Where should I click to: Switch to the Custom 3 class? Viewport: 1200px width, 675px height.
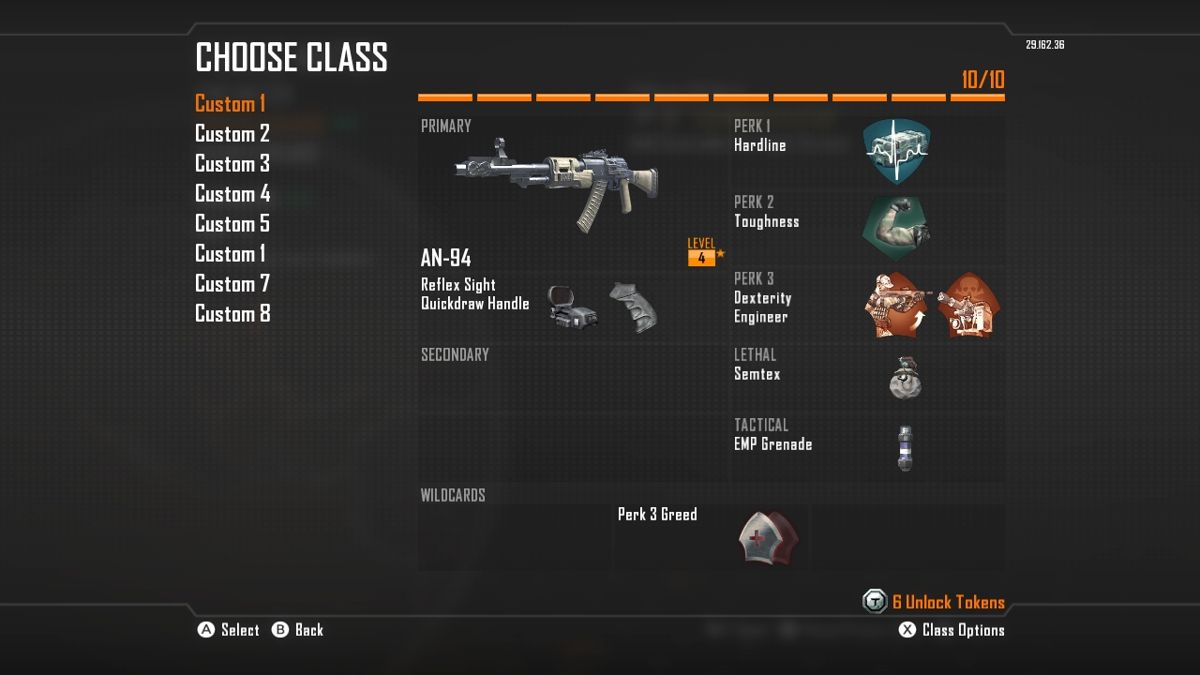(x=232, y=164)
